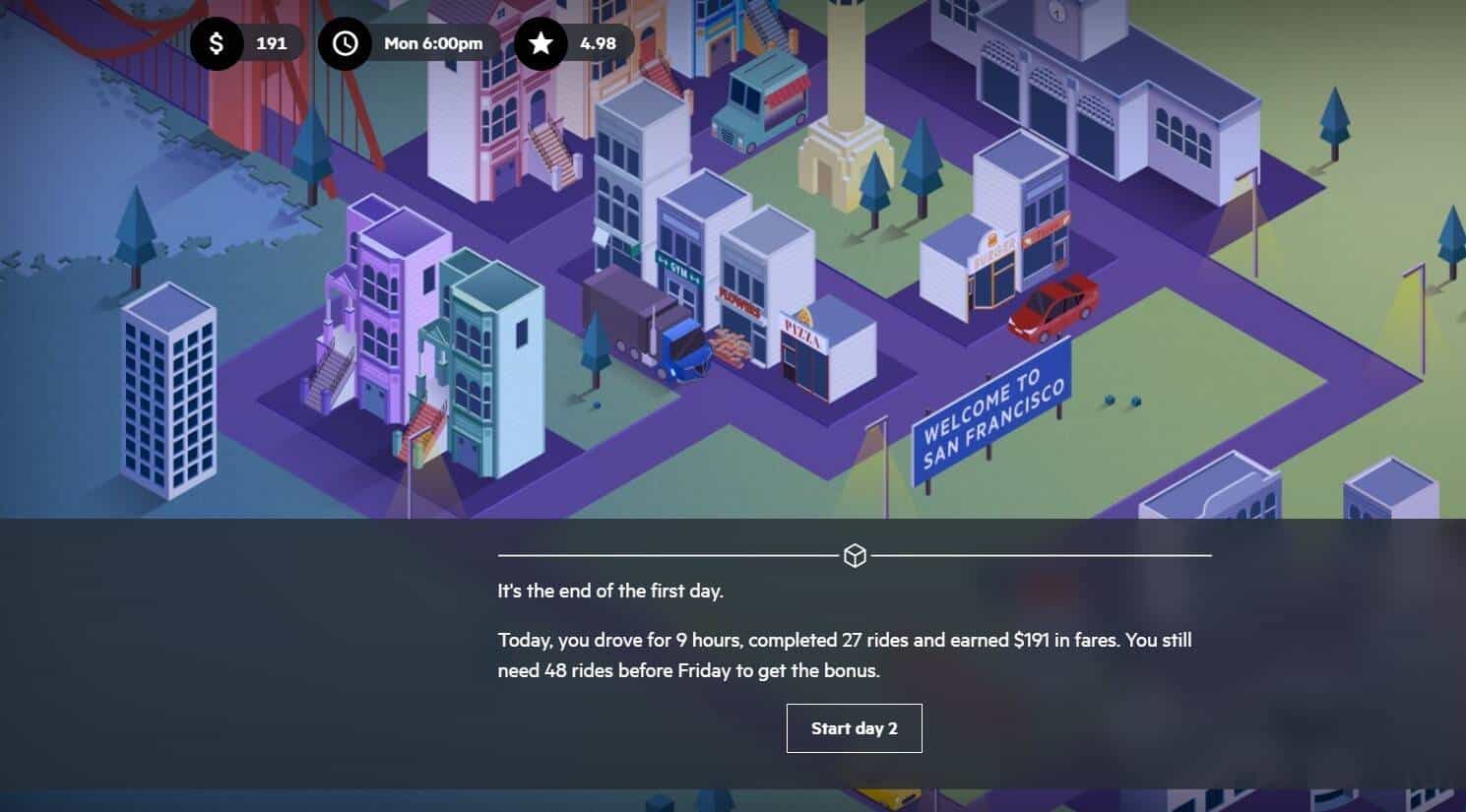The image size is (1466, 812).
Task: Click the cube icon above the day summary
Action: [x=855, y=554]
